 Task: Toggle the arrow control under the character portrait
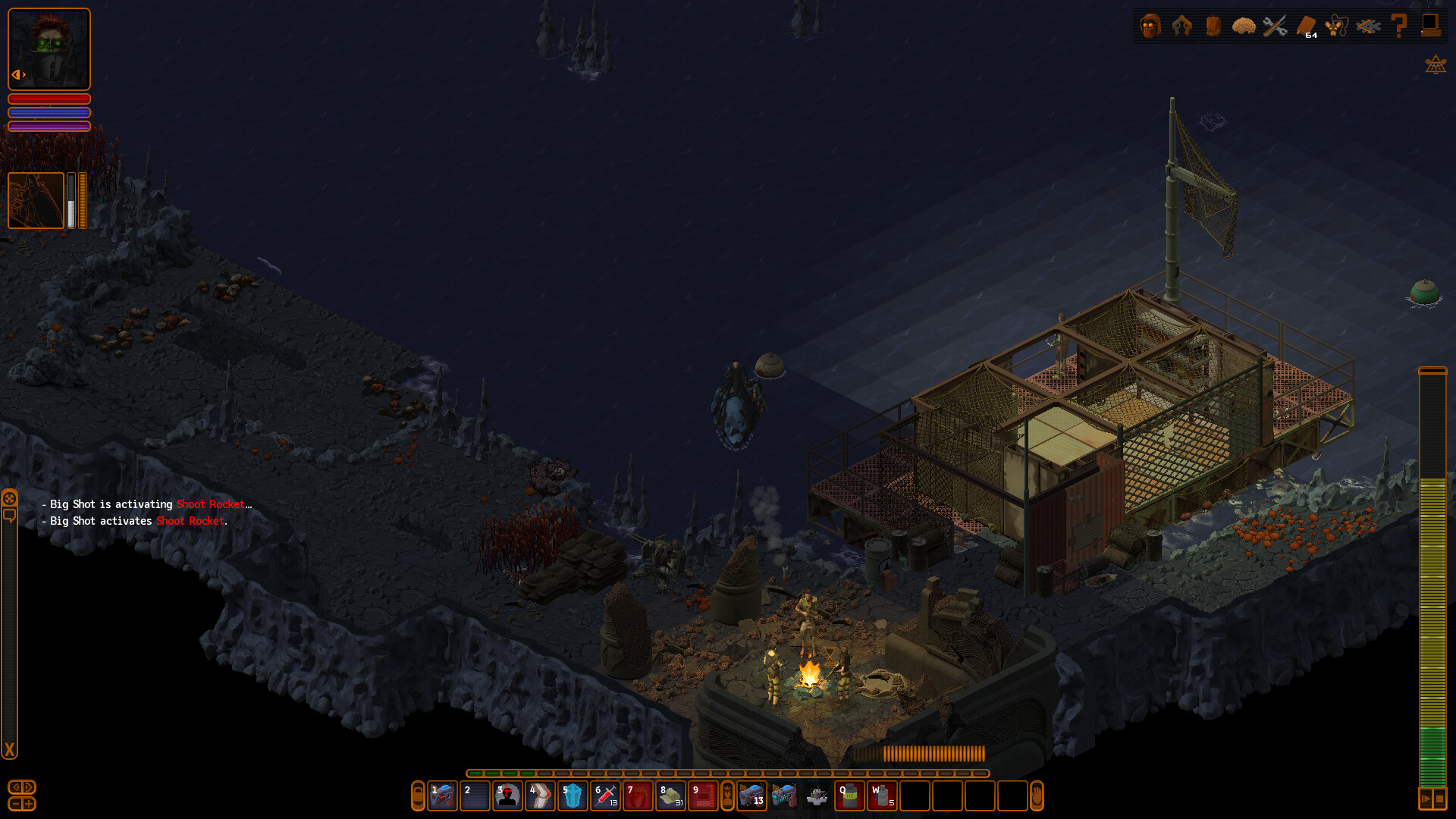(x=19, y=74)
